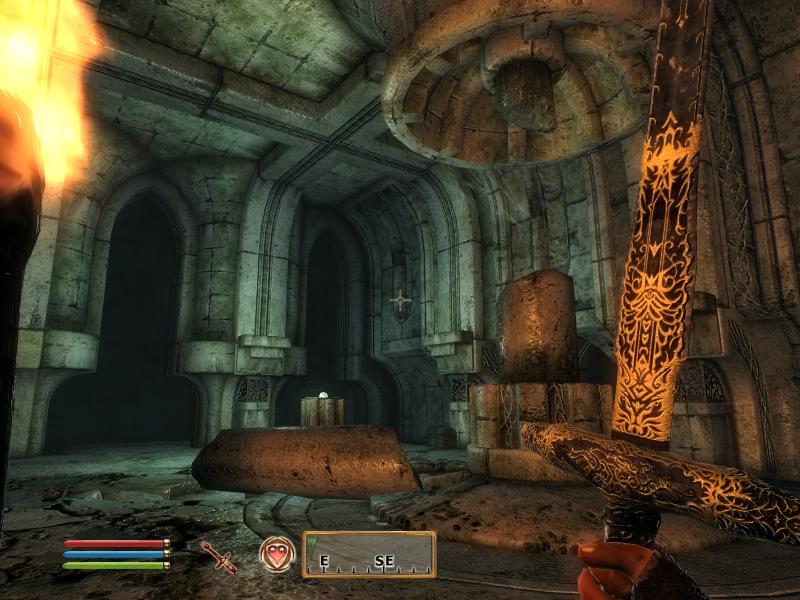This screenshot has height=600, width=800.
Task: Select the equipped sword weapon icon
Action: click(218, 556)
